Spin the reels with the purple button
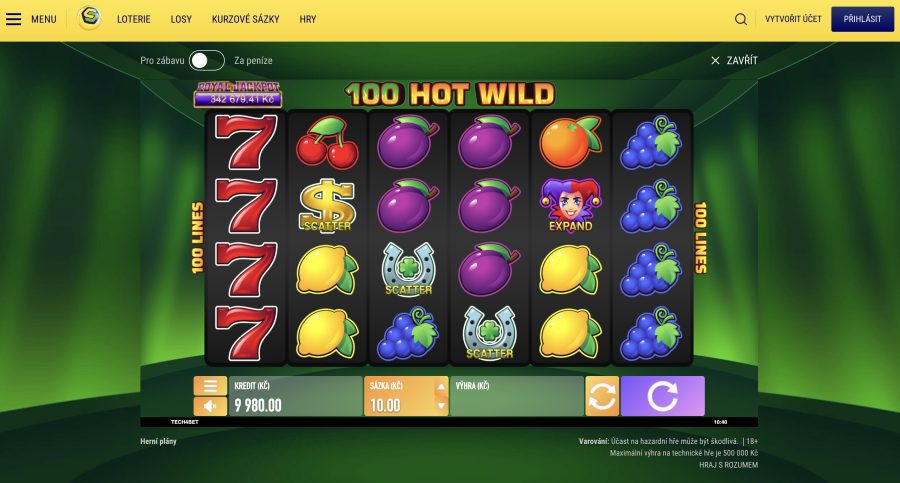900x483 pixels. [662, 396]
